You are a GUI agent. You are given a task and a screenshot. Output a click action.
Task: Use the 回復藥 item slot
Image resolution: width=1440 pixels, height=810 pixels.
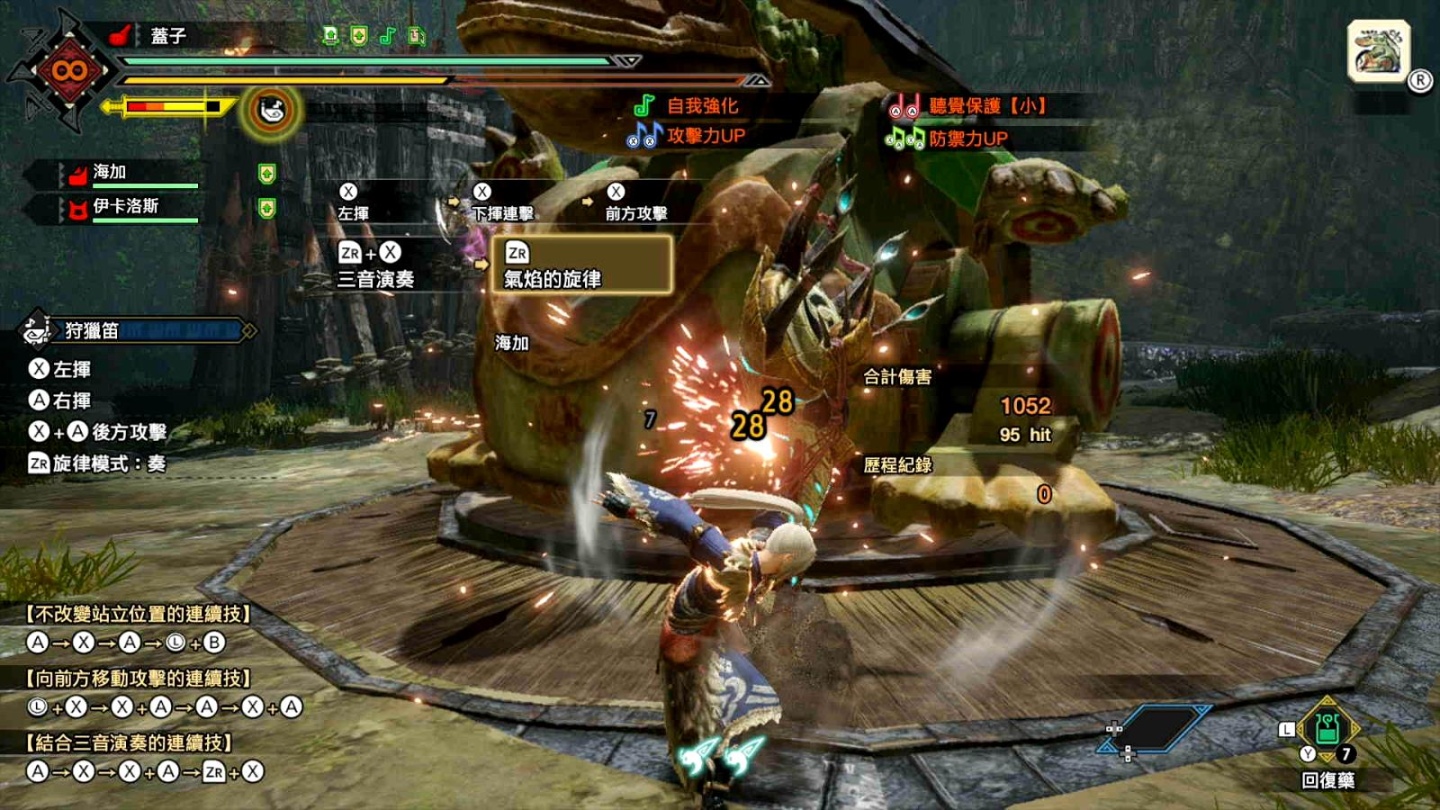click(1328, 729)
